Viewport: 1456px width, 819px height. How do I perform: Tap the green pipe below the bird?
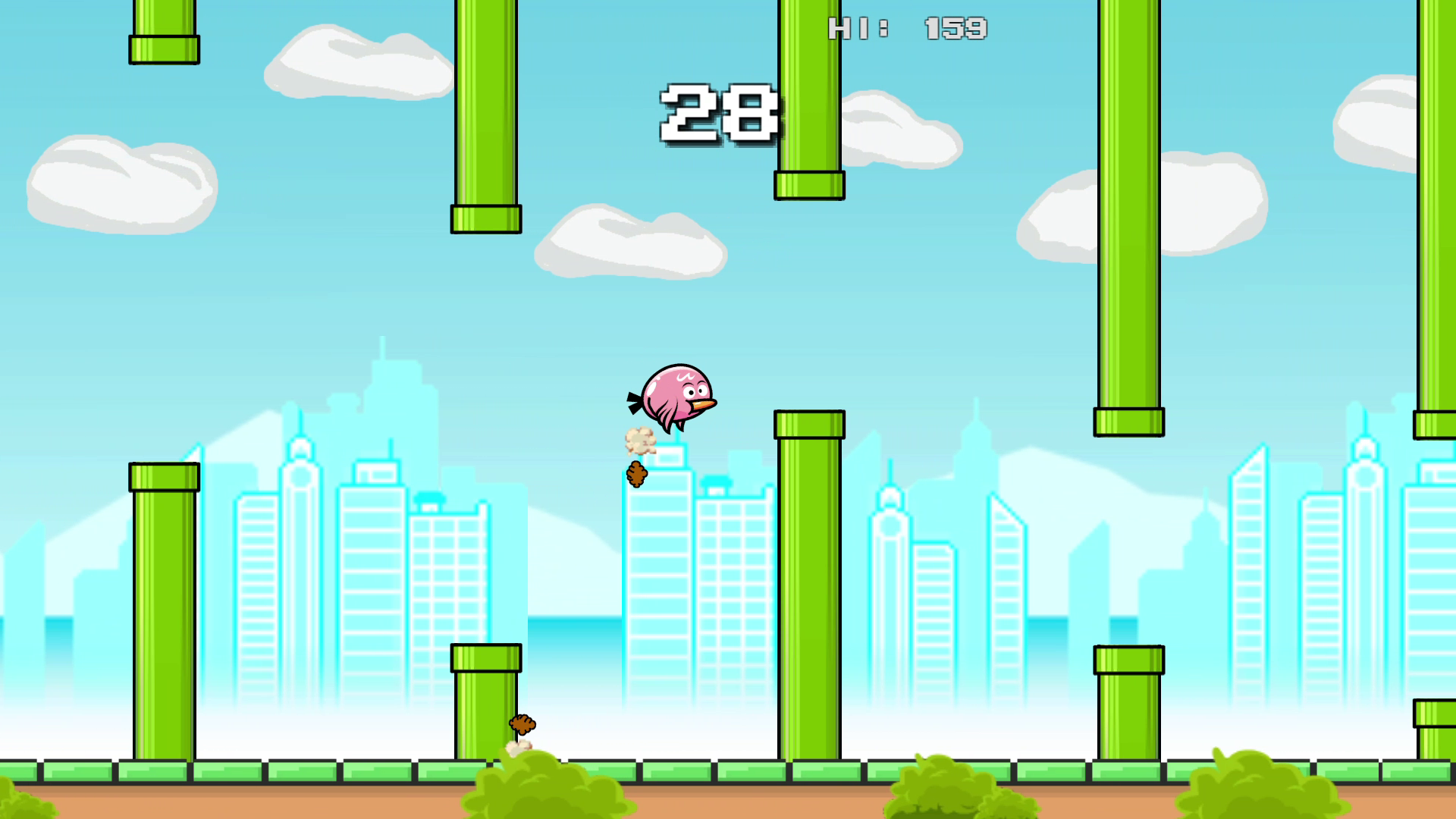pyautogui.click(x=809, y=591)
